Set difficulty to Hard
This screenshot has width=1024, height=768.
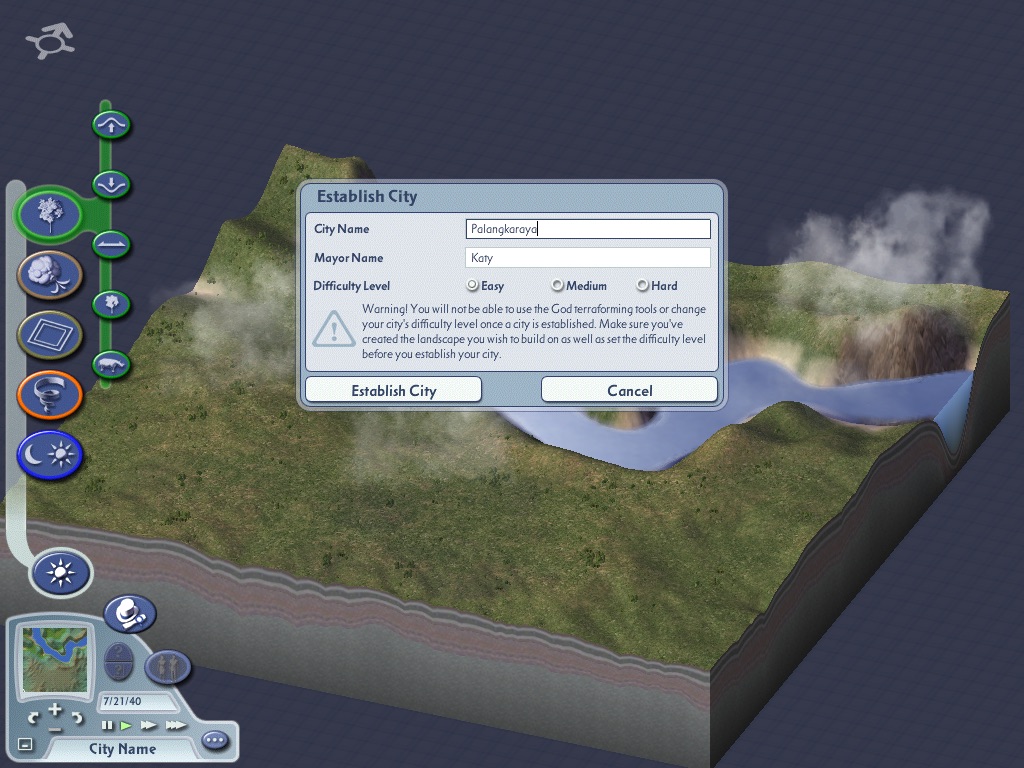tap(643, 286)
